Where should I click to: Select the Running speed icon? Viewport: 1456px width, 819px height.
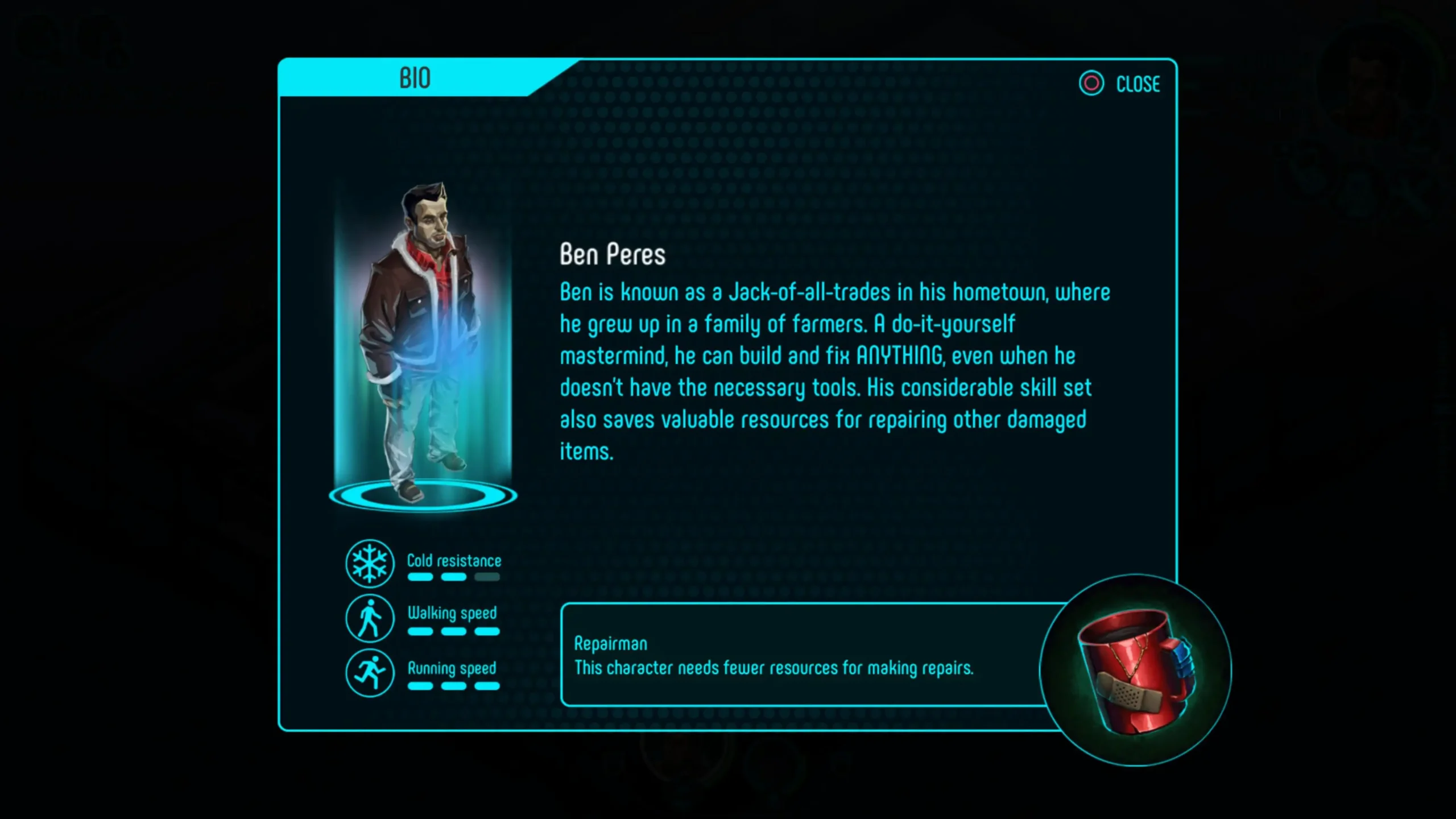370,673
